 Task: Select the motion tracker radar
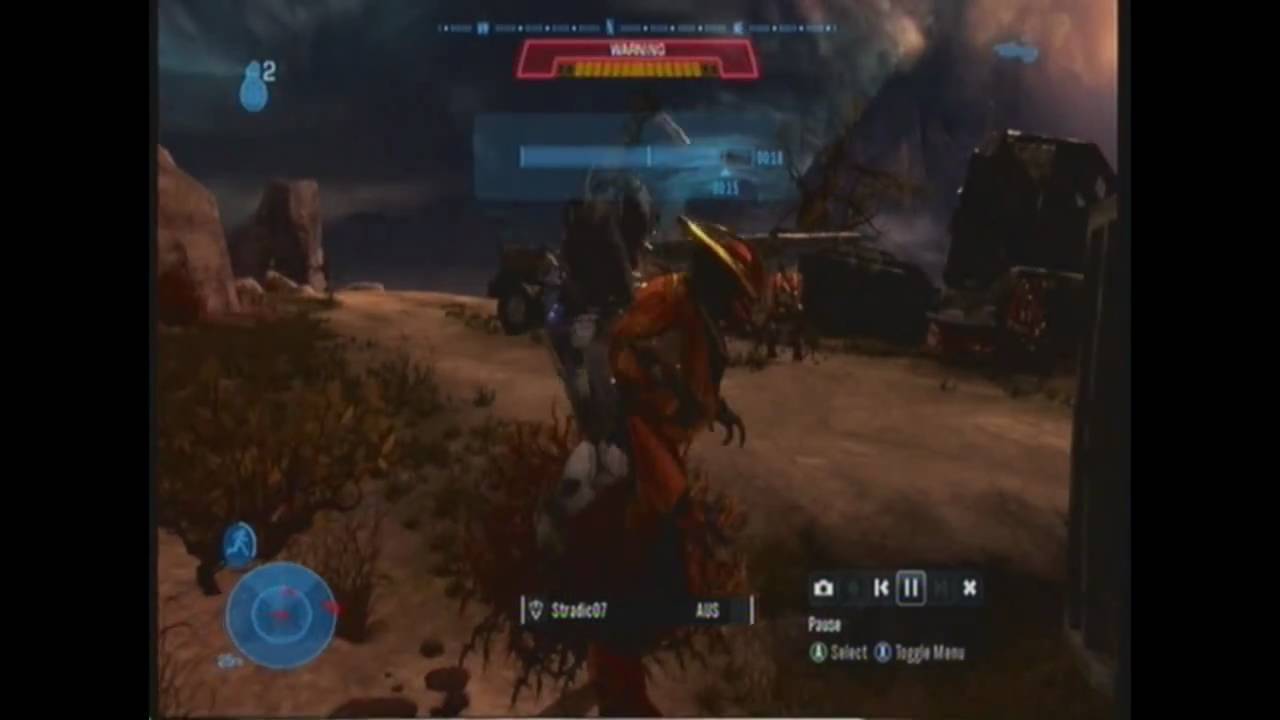tap(281, 614)
